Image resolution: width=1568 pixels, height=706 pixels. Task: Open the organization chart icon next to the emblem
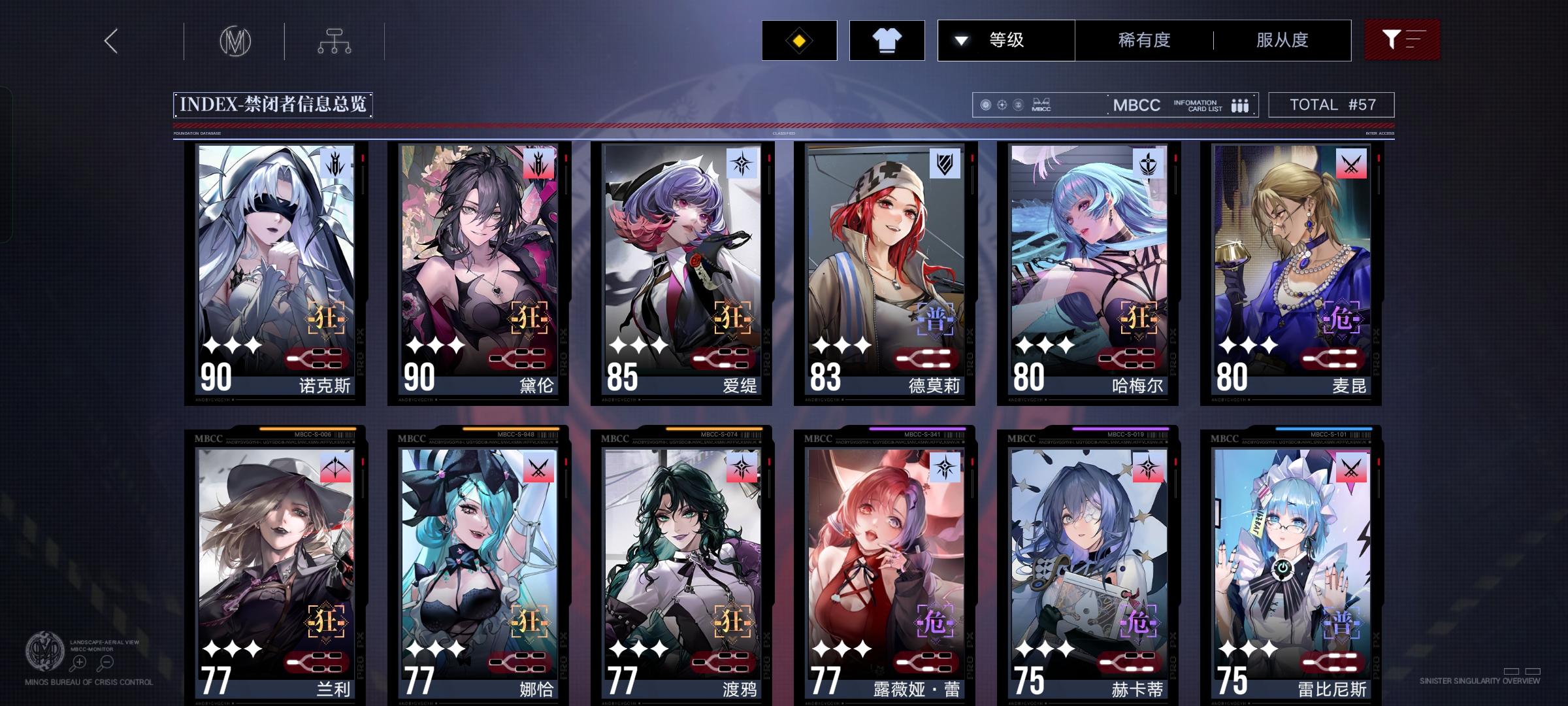tap(336, 41)
